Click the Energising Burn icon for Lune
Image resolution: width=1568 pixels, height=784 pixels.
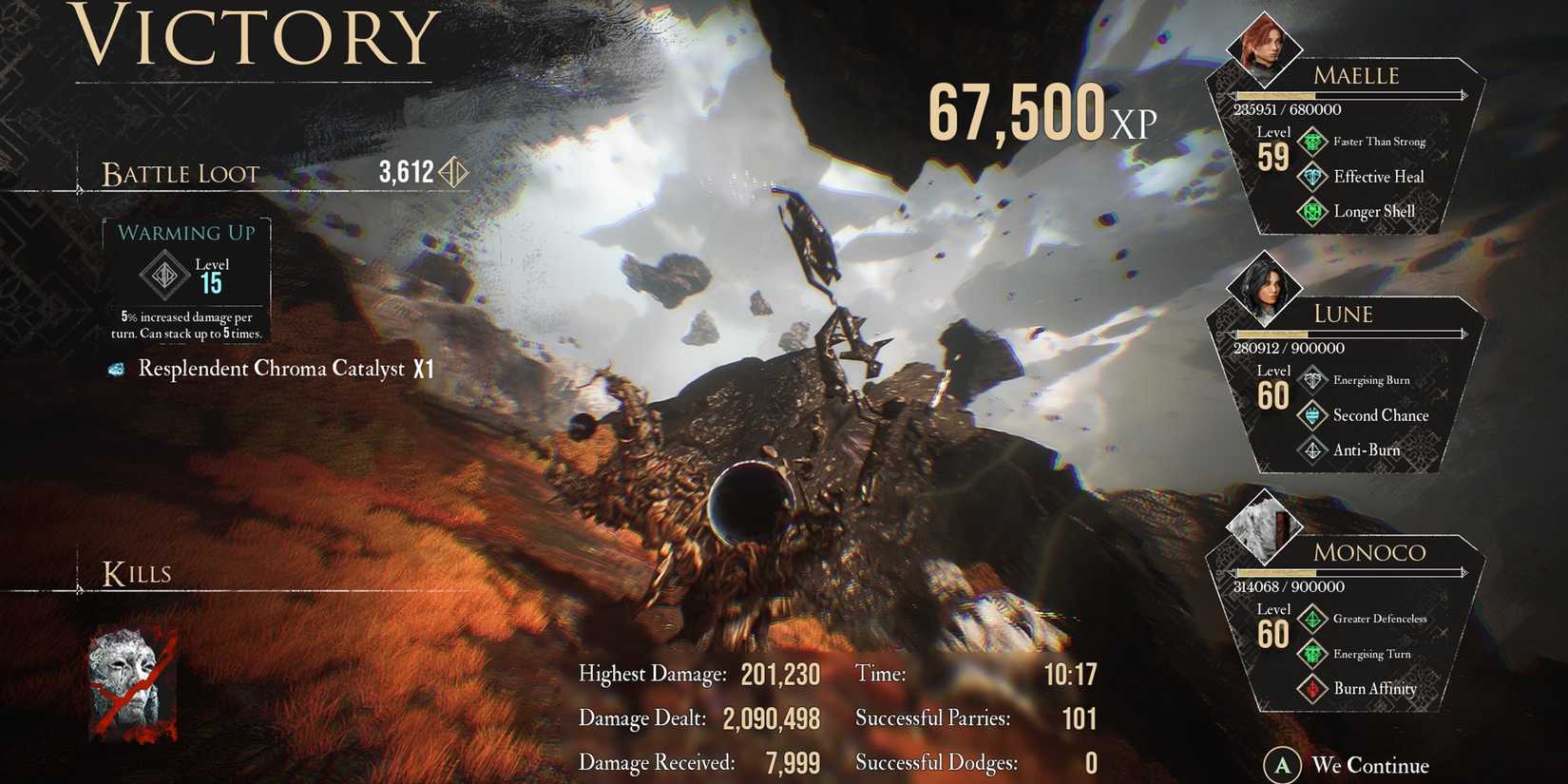[1313, 379]
